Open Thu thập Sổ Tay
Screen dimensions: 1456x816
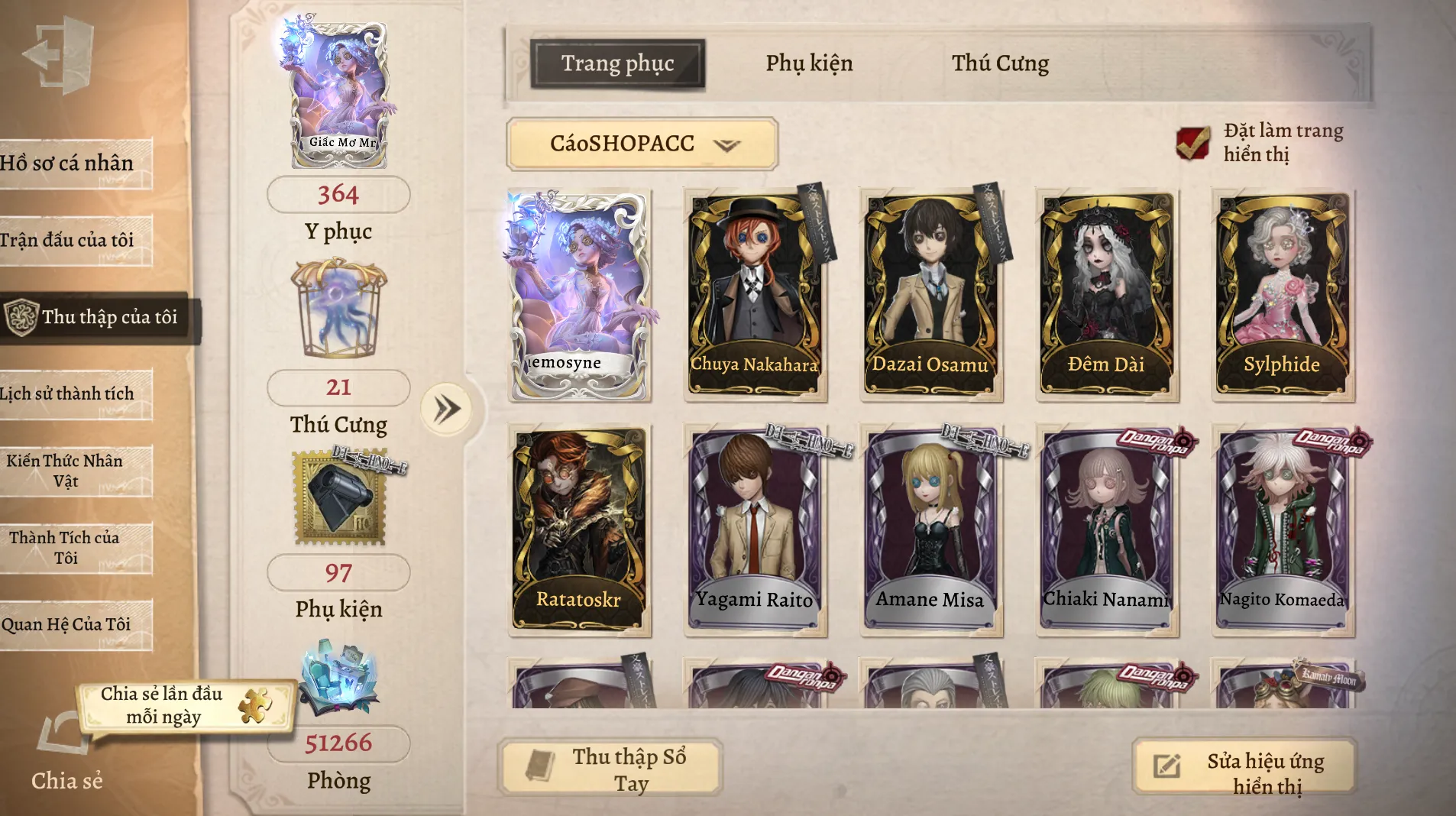point(610,769)
